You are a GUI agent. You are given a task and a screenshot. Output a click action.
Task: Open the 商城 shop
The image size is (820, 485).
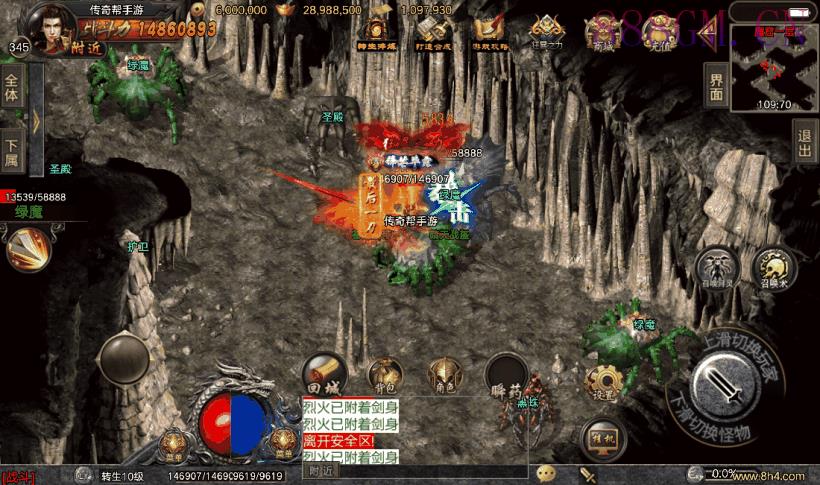[x=604, y=32]
